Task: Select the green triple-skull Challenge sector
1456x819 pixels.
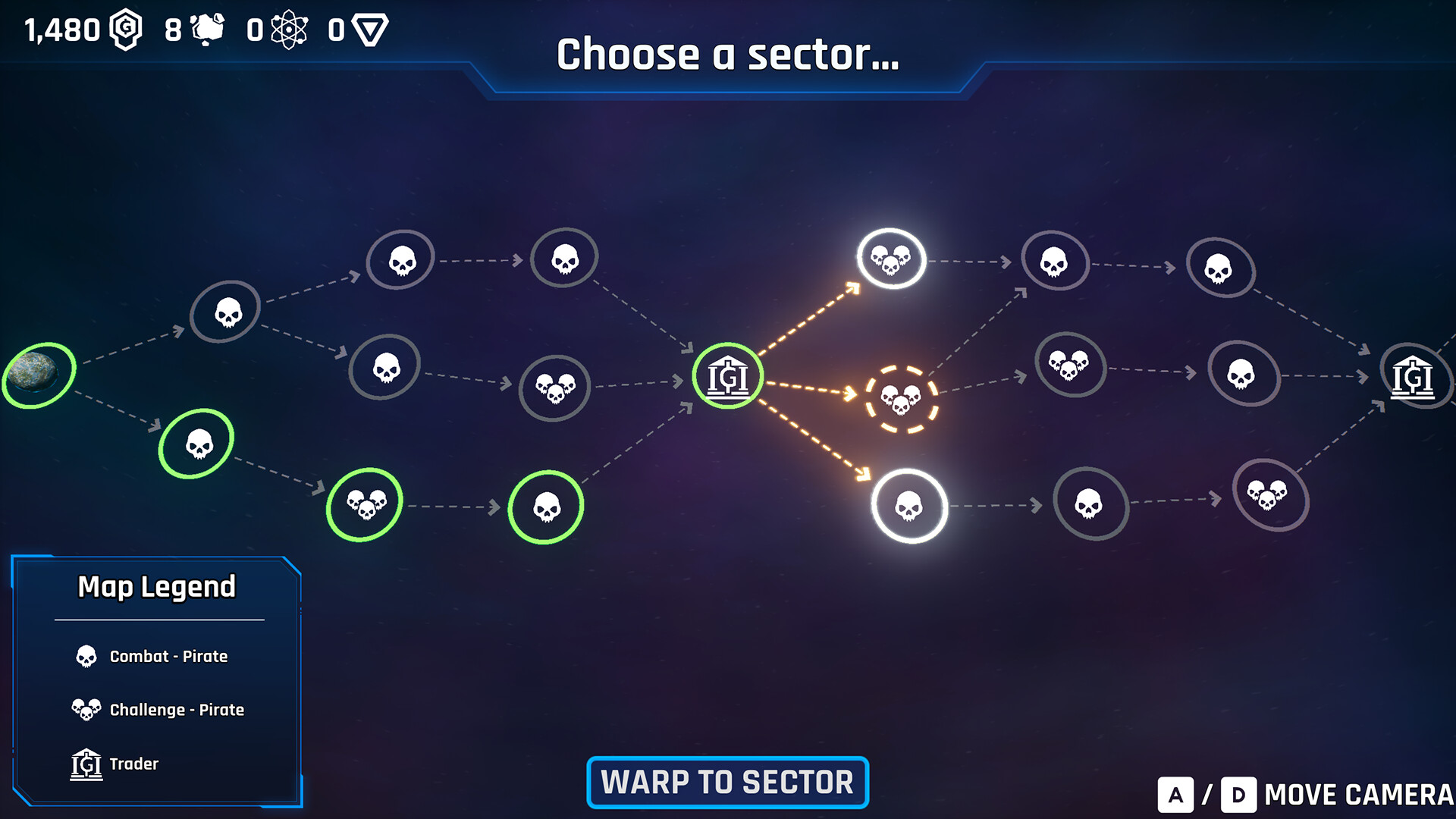Action: [364, 504]
